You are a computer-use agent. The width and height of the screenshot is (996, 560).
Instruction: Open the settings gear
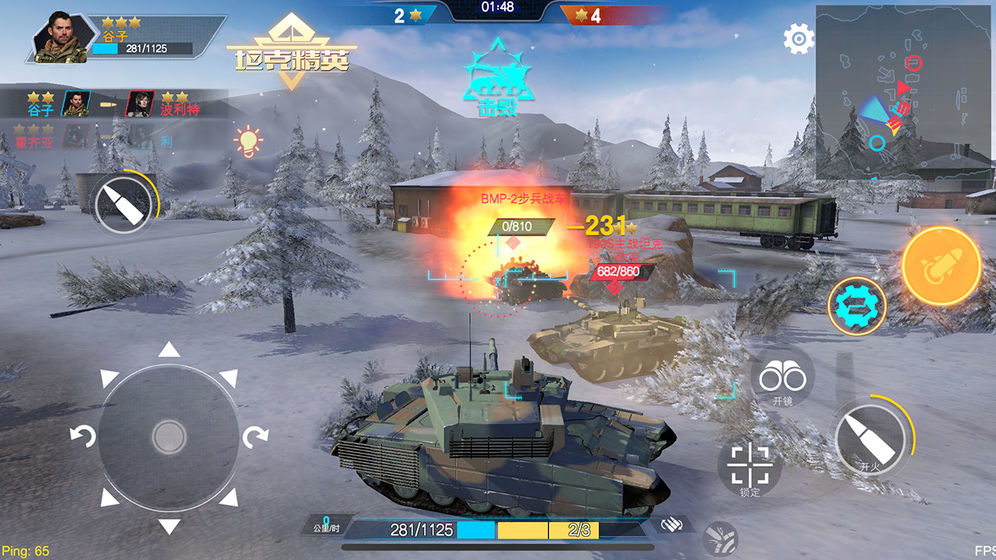coord(798,40)
